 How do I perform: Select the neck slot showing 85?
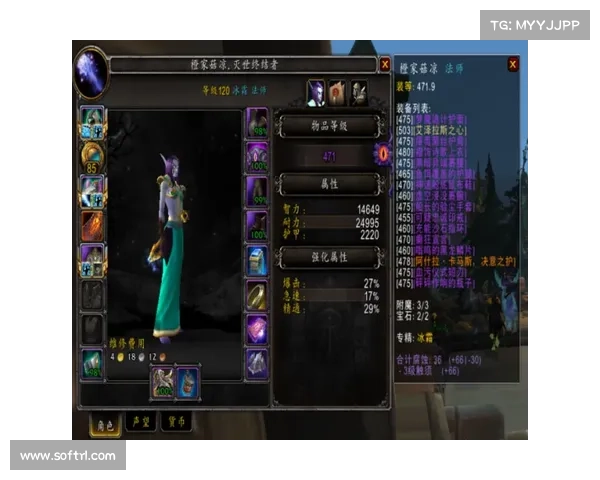pyautogui.click(x=92, y=156)
